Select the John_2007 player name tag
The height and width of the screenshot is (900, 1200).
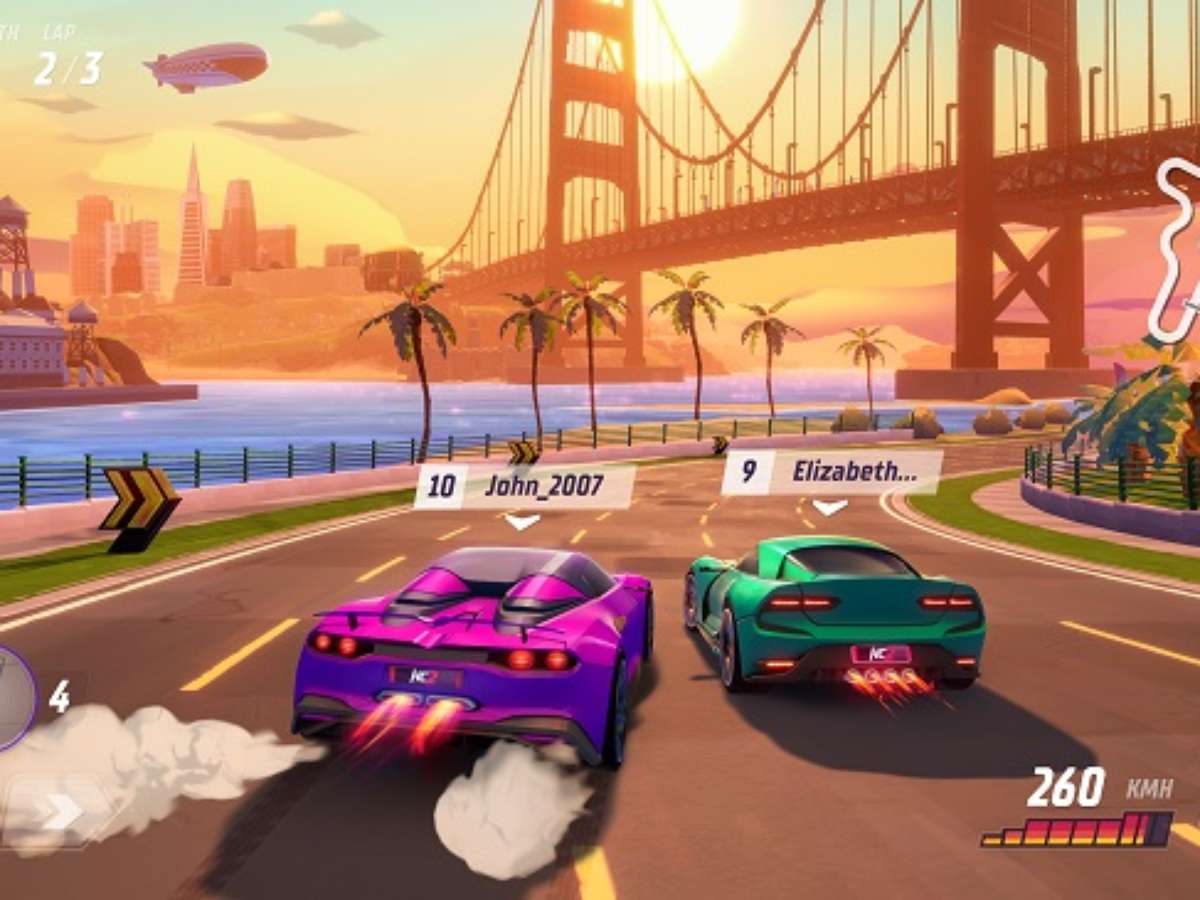coord(524,487)
